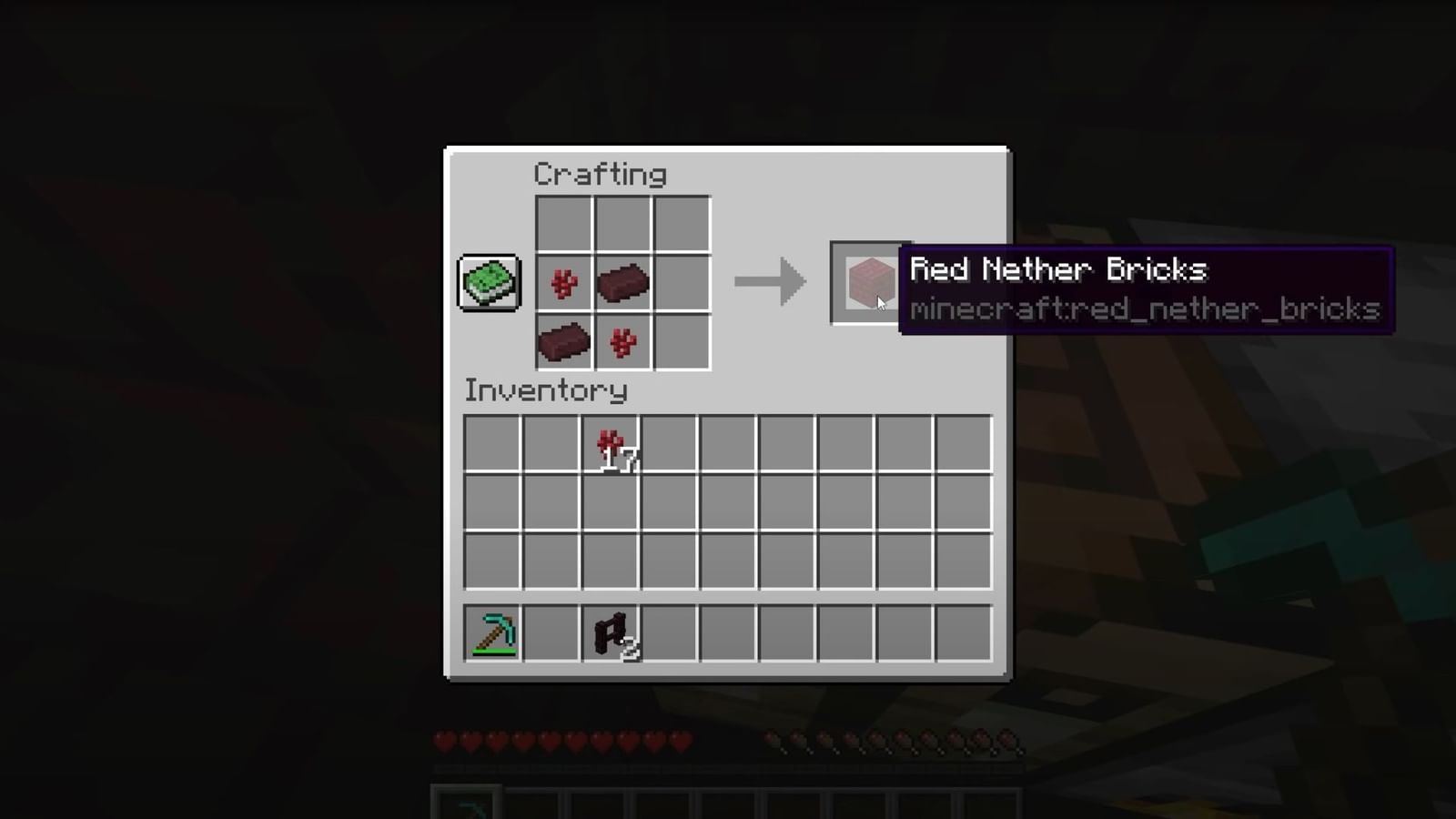
Task: Click the empty top-left crafting slot
Action: click(x=562, y=223)
